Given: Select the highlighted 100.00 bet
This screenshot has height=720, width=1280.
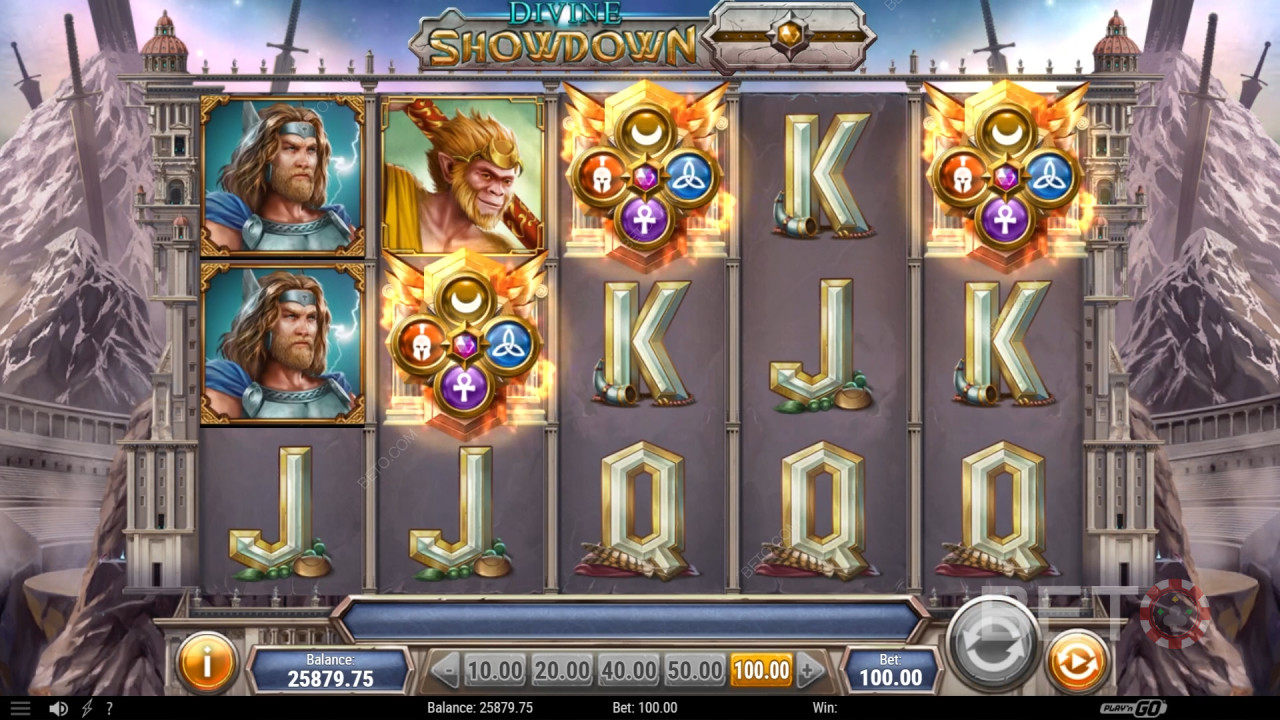Looking at the screenshot, I should coord(761,669).
